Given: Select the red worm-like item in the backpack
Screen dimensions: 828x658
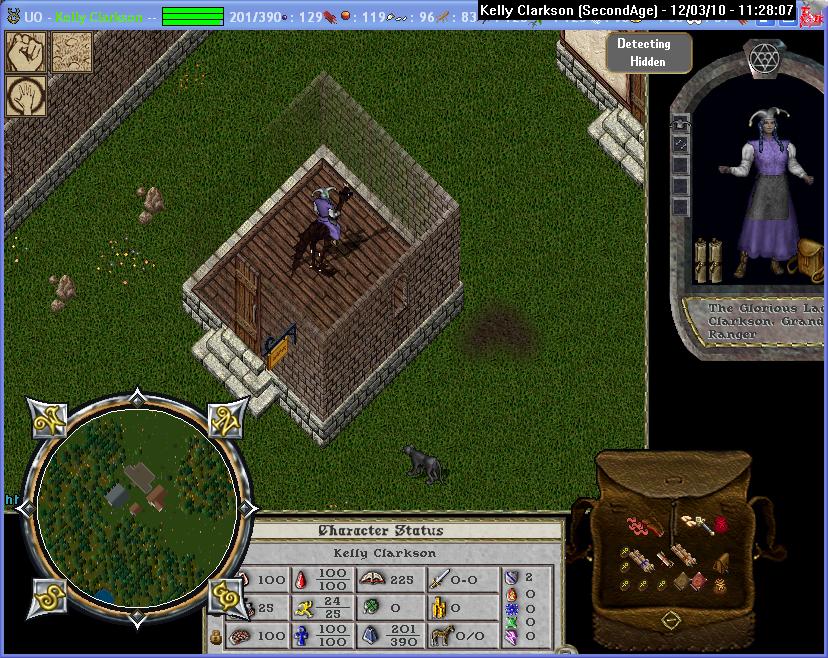Looking at the screenshot, I should [639, 525].
